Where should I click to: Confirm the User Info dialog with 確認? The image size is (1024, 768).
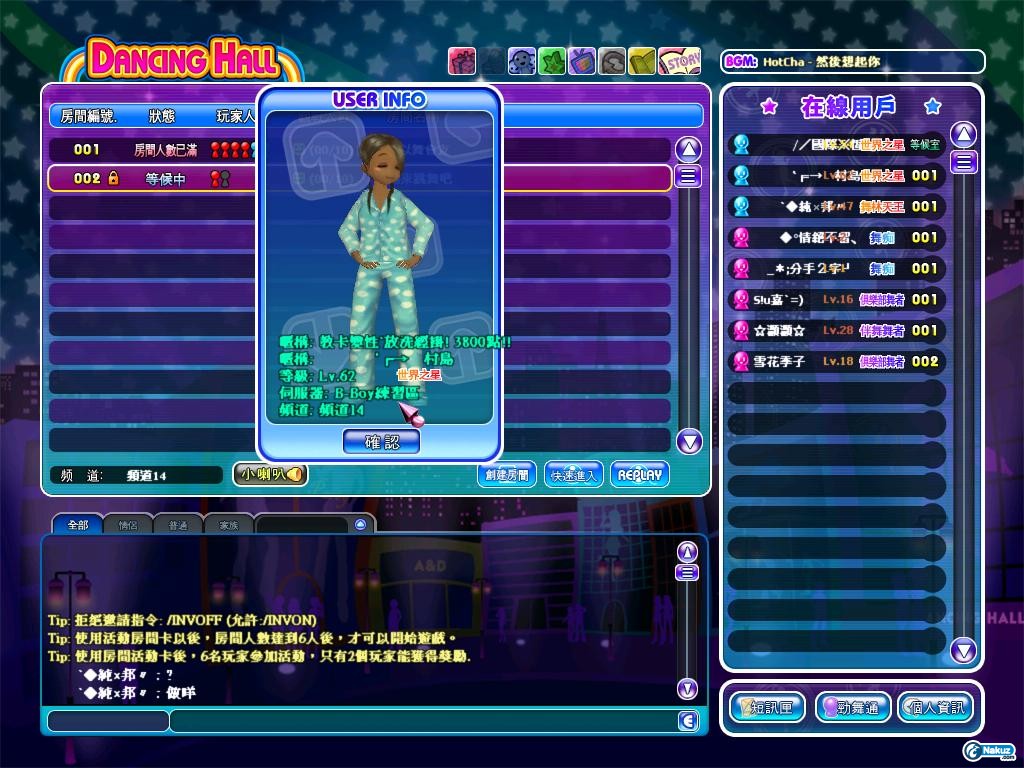[381, 441]
